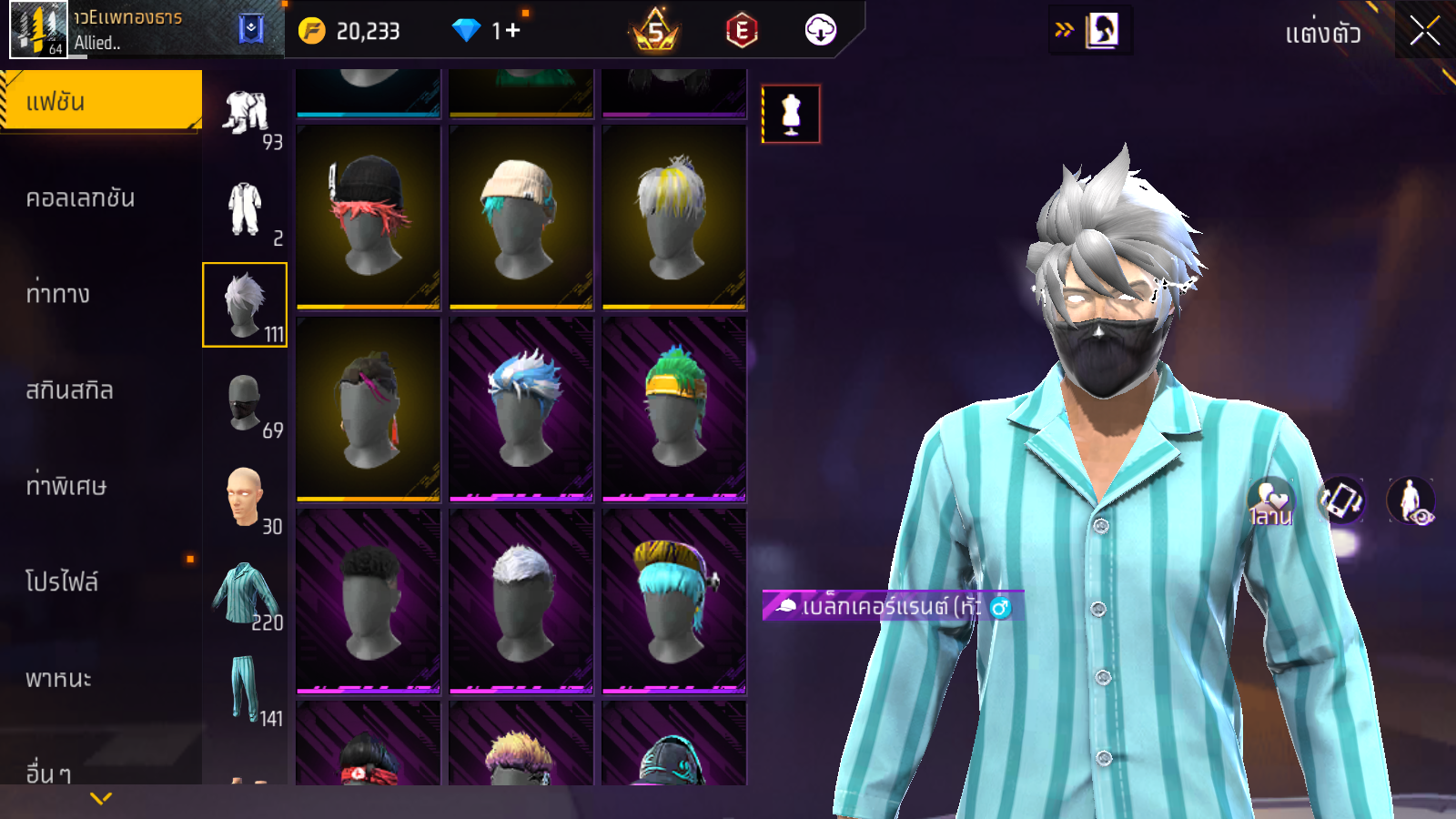
Task: Choose the striped pants bottoms category
Action: pos(245,689)
